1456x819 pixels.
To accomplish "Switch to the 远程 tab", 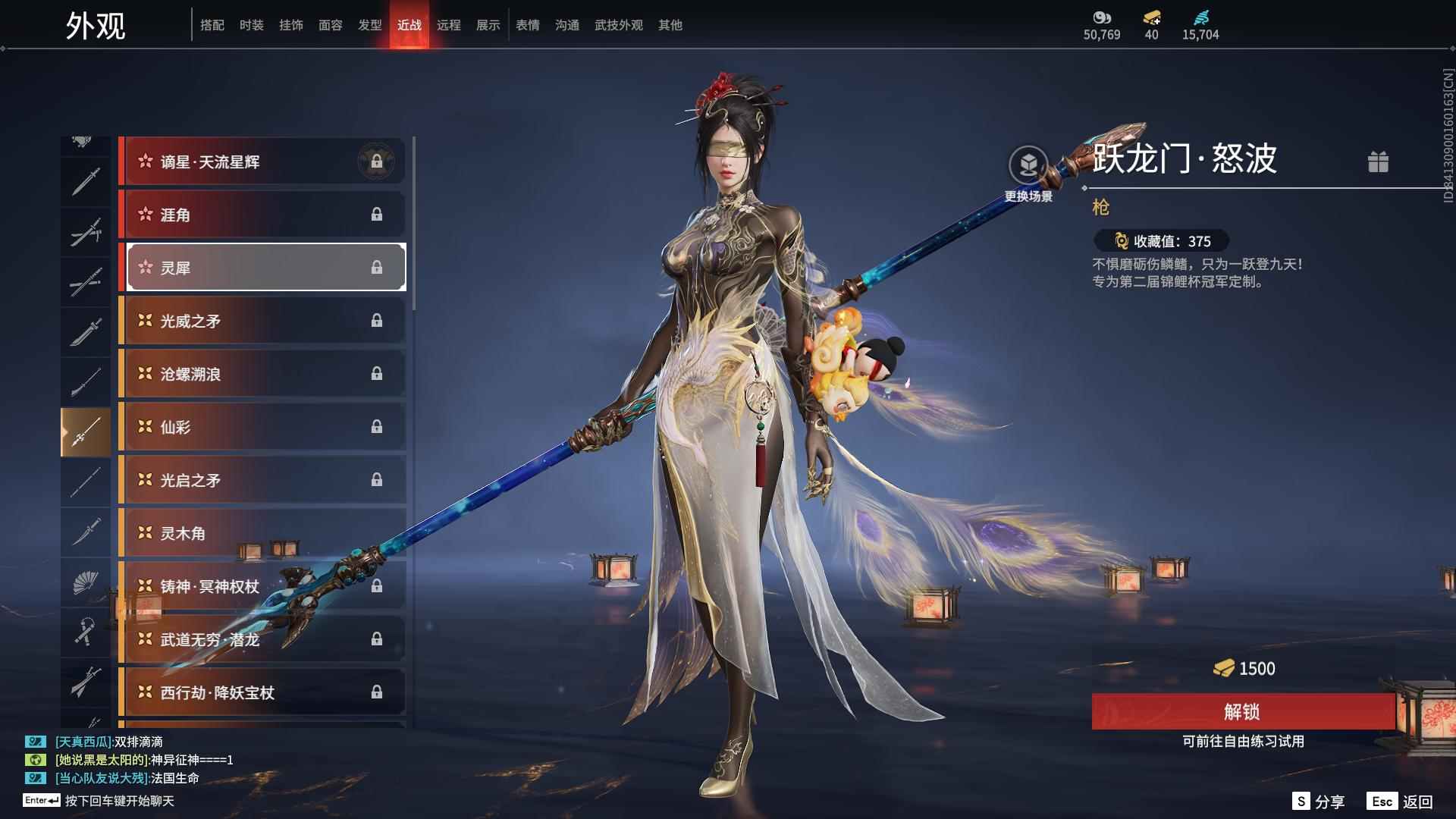I will pos(450,24).
